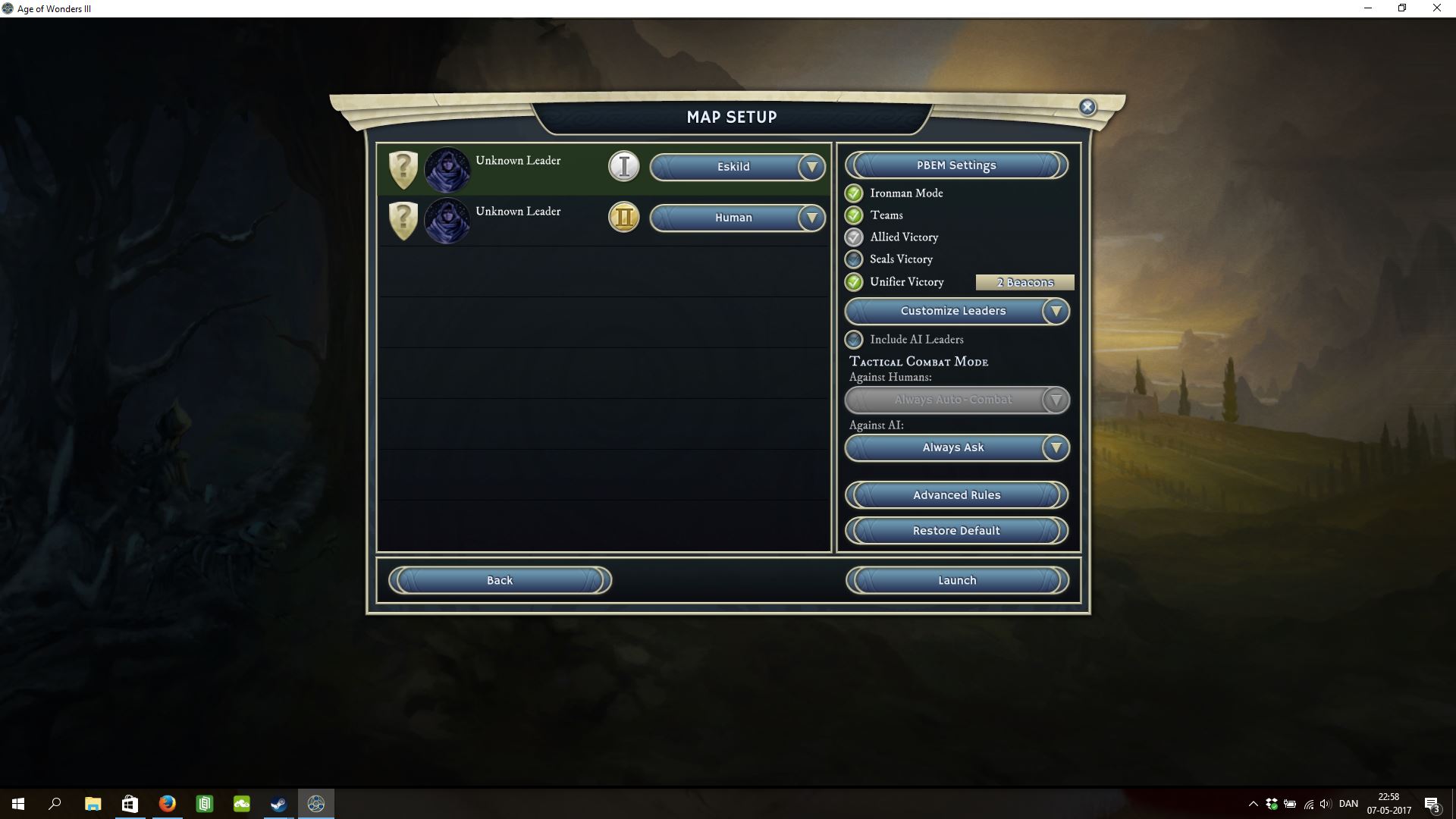The image size is (1456, 819).
Task: Toggle the Teams checkbox
Action: coord(854,215)
